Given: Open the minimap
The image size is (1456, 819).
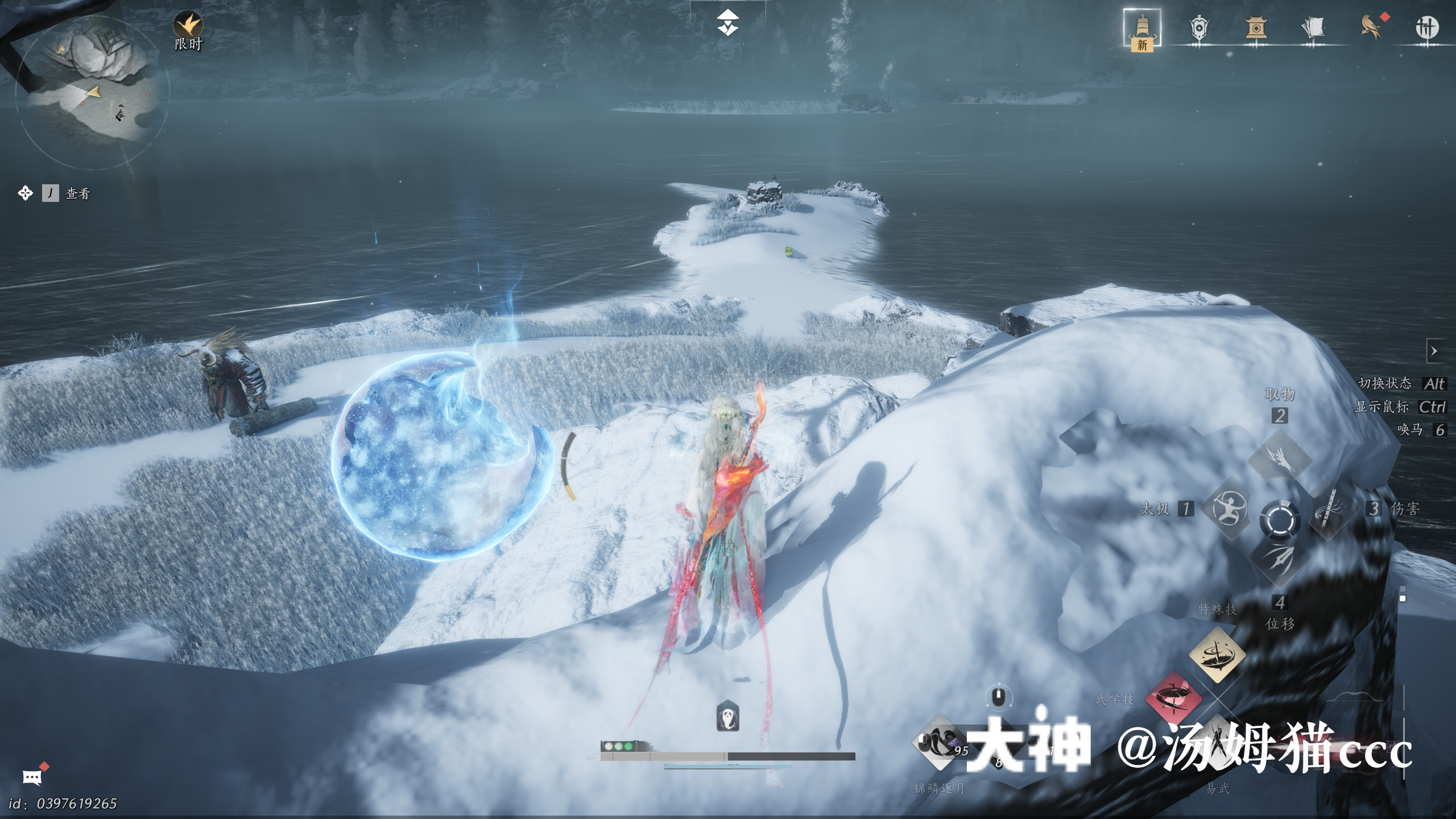Looking at the screenshot, I should click(x=91, y=91).
